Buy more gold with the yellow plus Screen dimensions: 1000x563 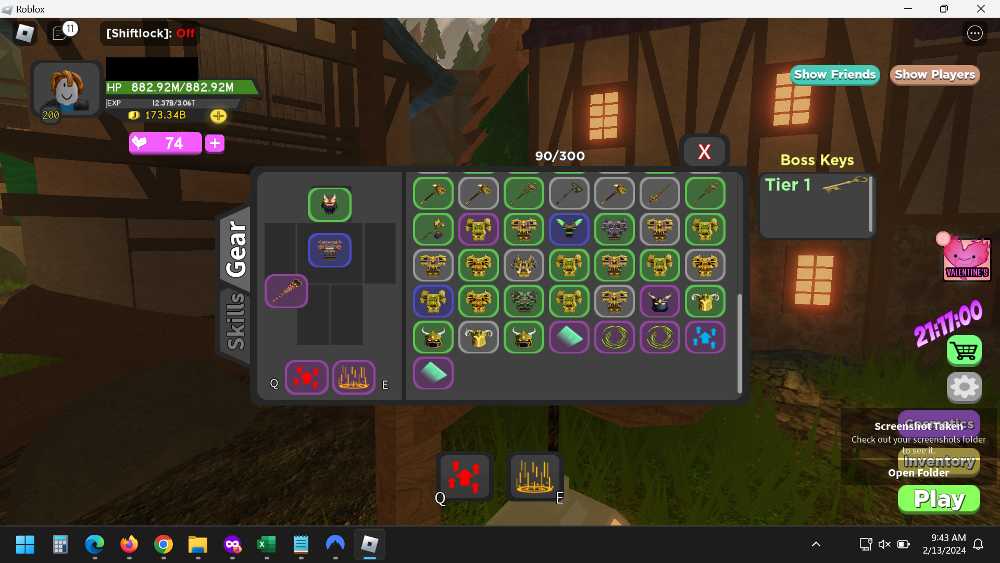click(x=218, y=115)
